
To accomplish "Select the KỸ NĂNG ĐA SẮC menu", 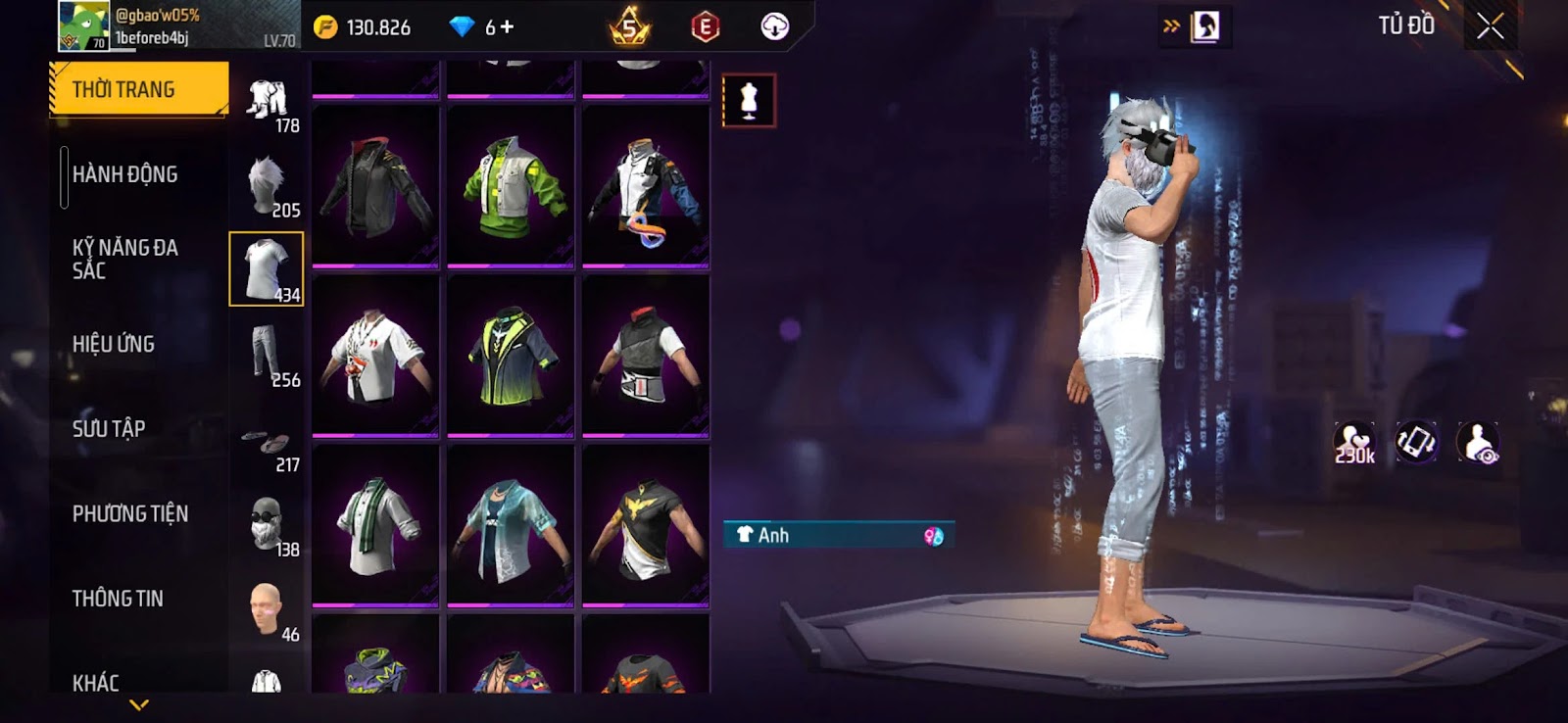I will click(125, 259).
